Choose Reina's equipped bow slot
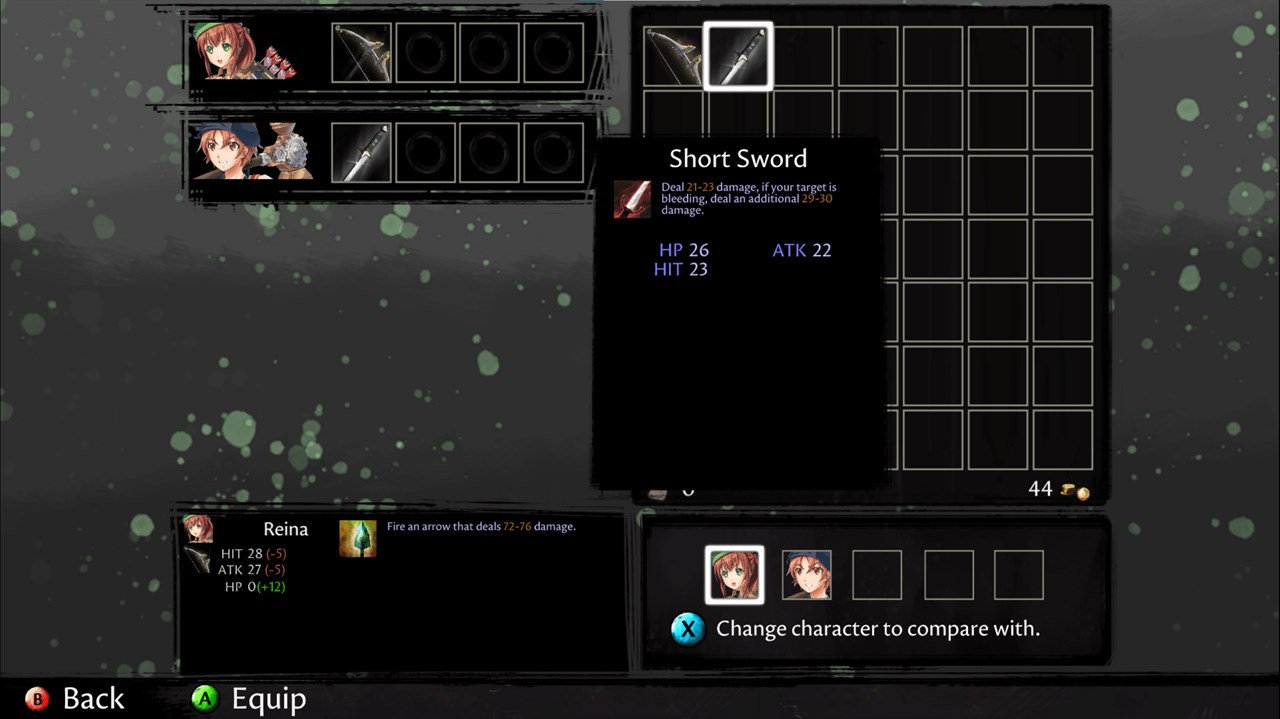The image size is (1280, 719). pyautogui.click(x=361, y=53)
